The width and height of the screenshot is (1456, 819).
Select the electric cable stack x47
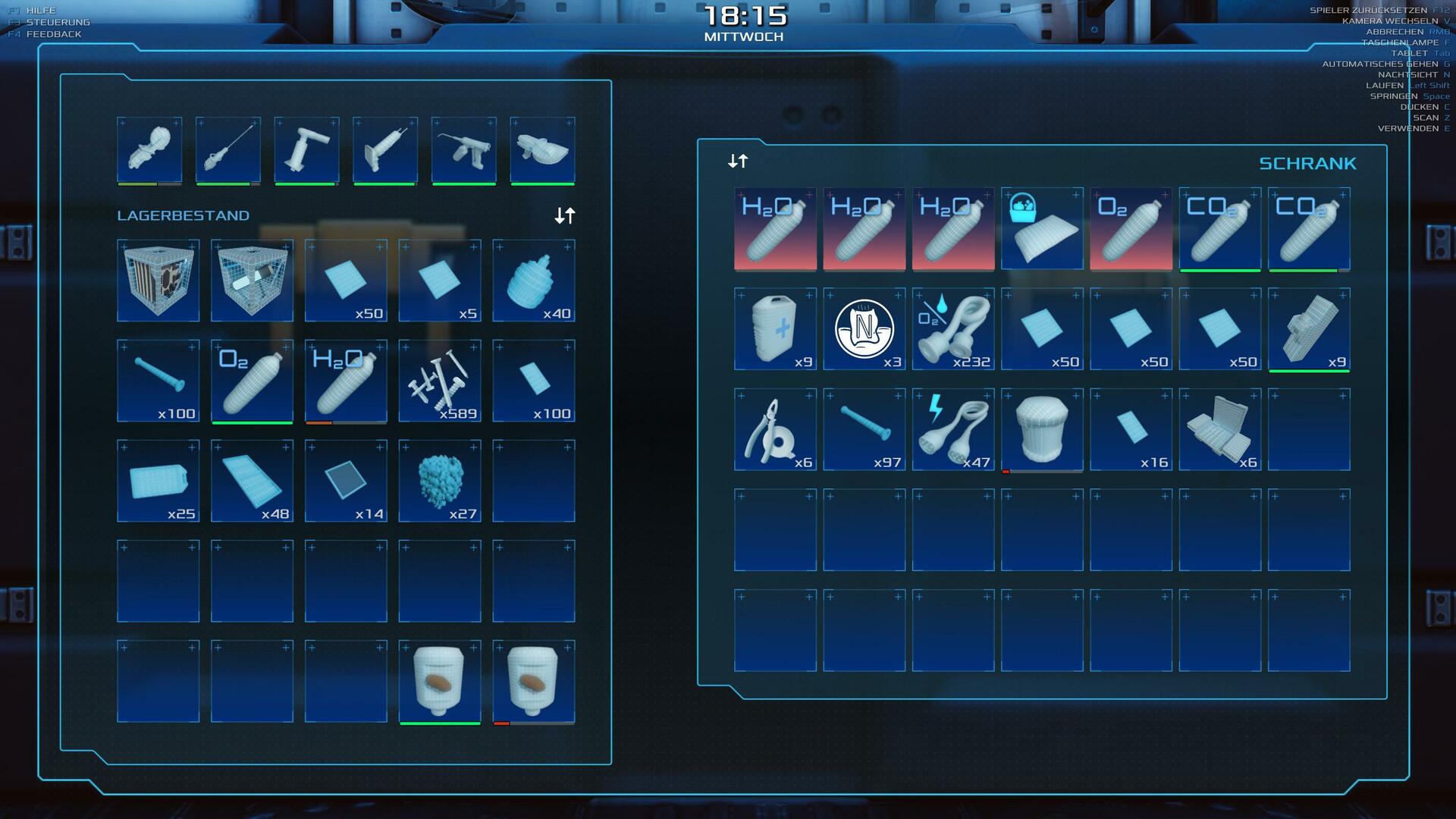[x=953, y=429]
